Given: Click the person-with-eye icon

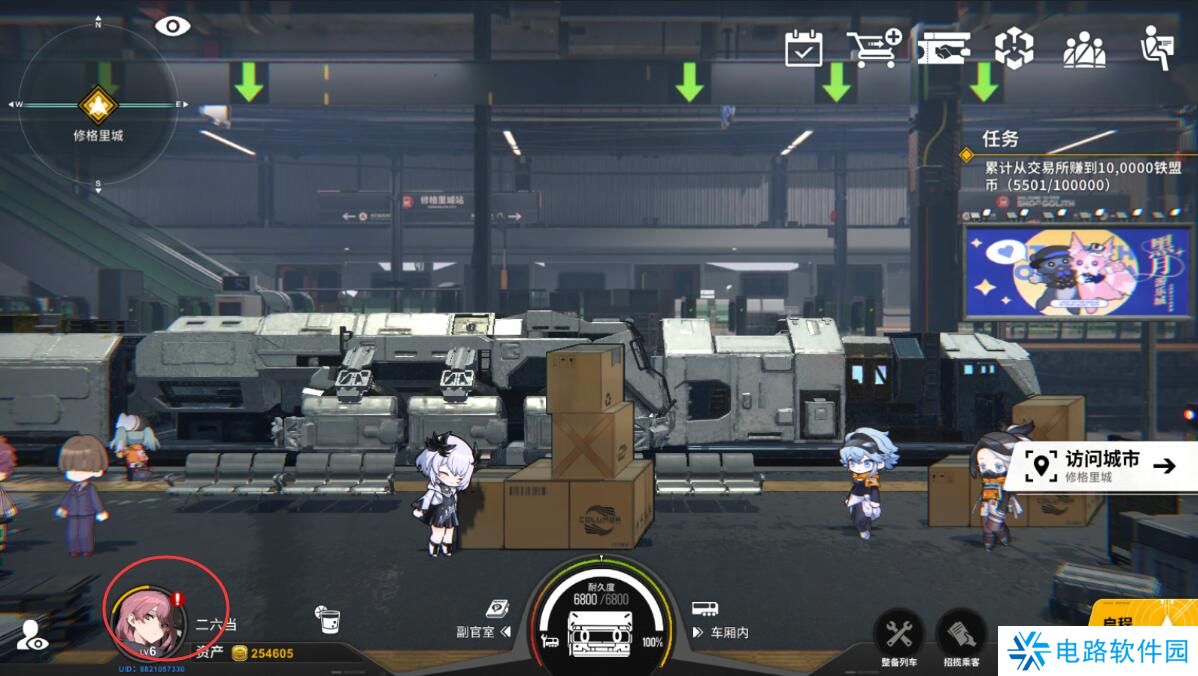Looking at the screenshot, I should click(x=32, y=635).
